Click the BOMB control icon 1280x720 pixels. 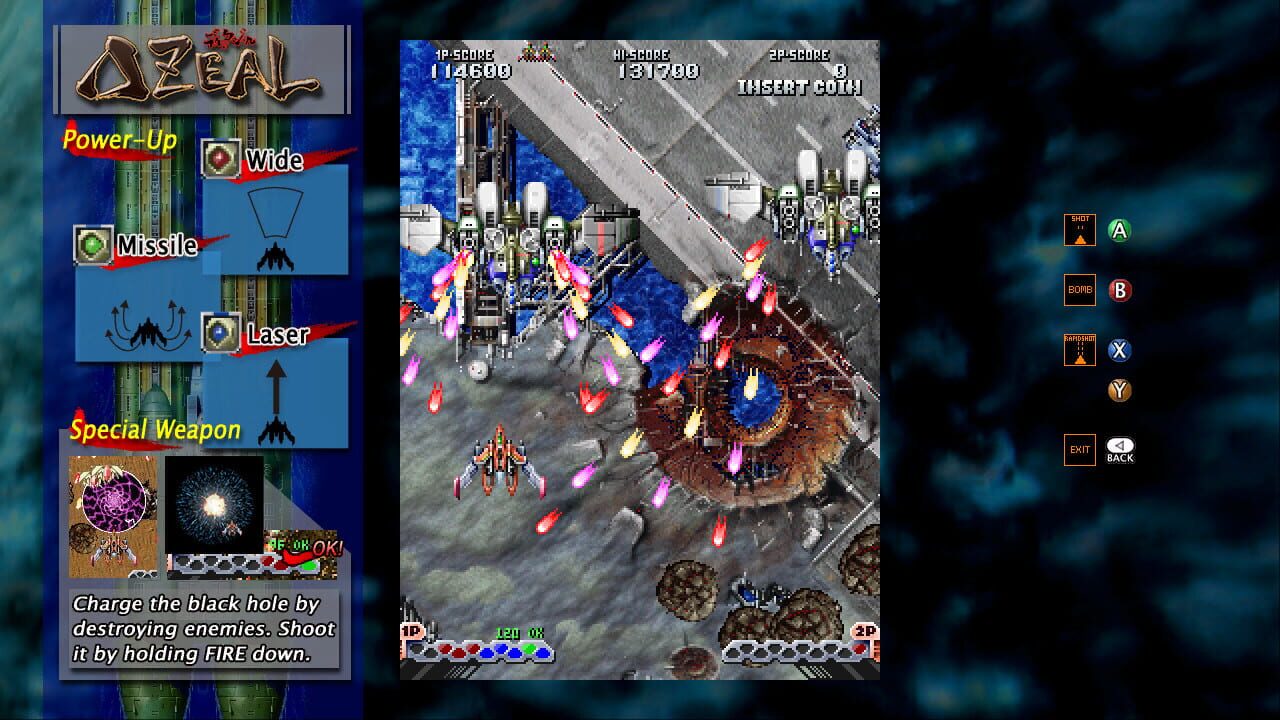point(1080,290)
